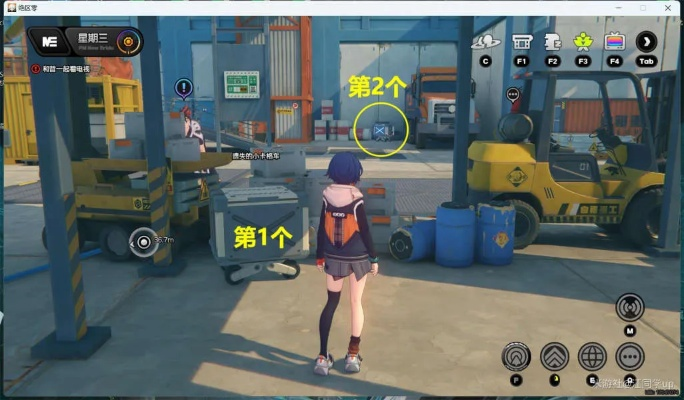
Task: Open the green leaf emblem icon
Action: click(x=583, y=42)
